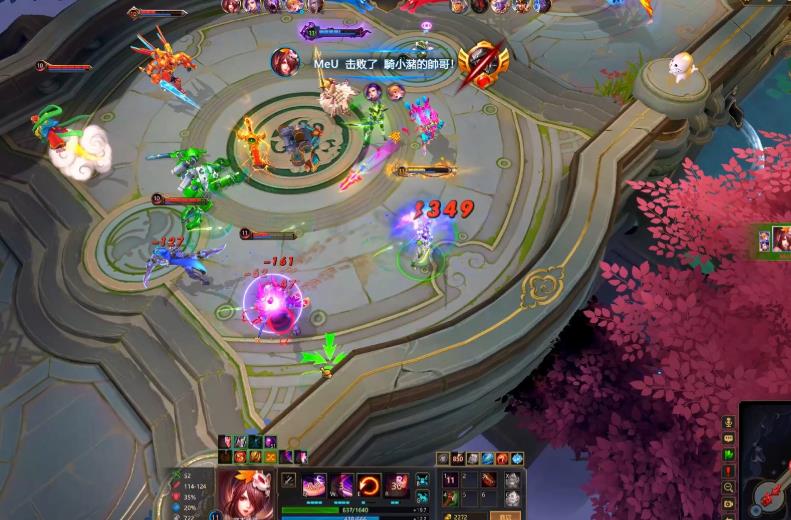Select the first inventory item slot

click(x=450, y=480)
